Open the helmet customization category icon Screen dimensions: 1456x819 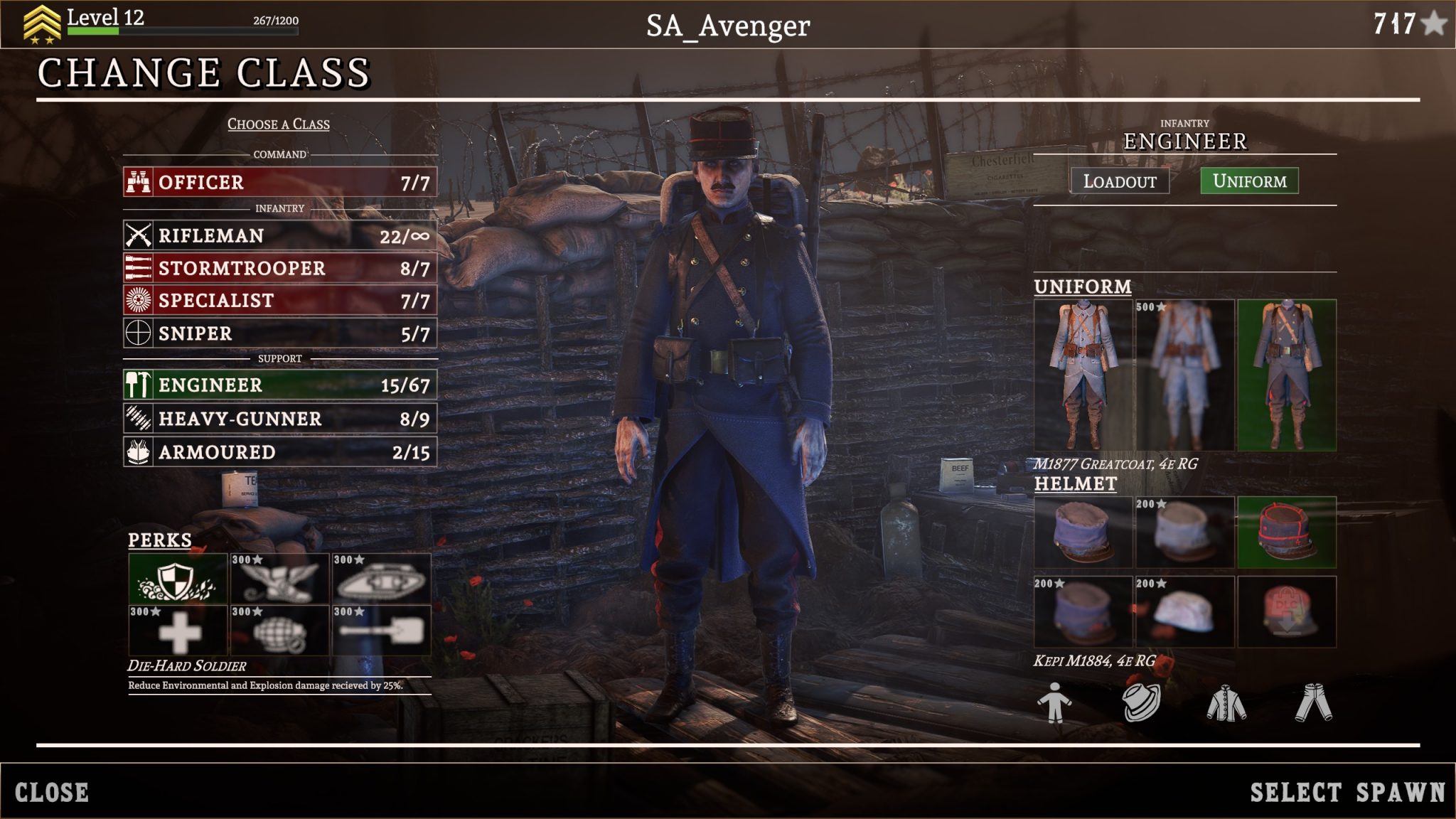click(1141, 702)
